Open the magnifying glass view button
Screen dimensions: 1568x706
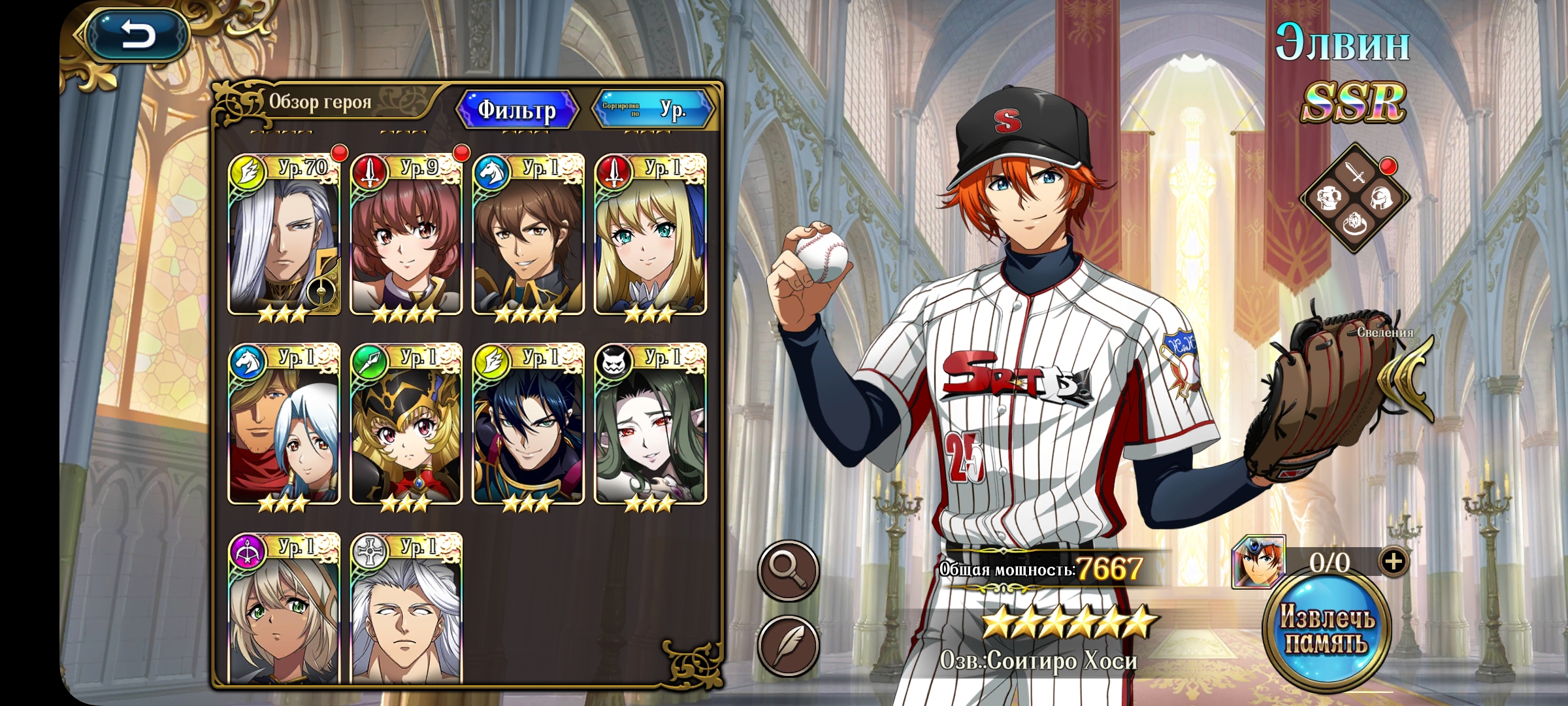(788, 571)
